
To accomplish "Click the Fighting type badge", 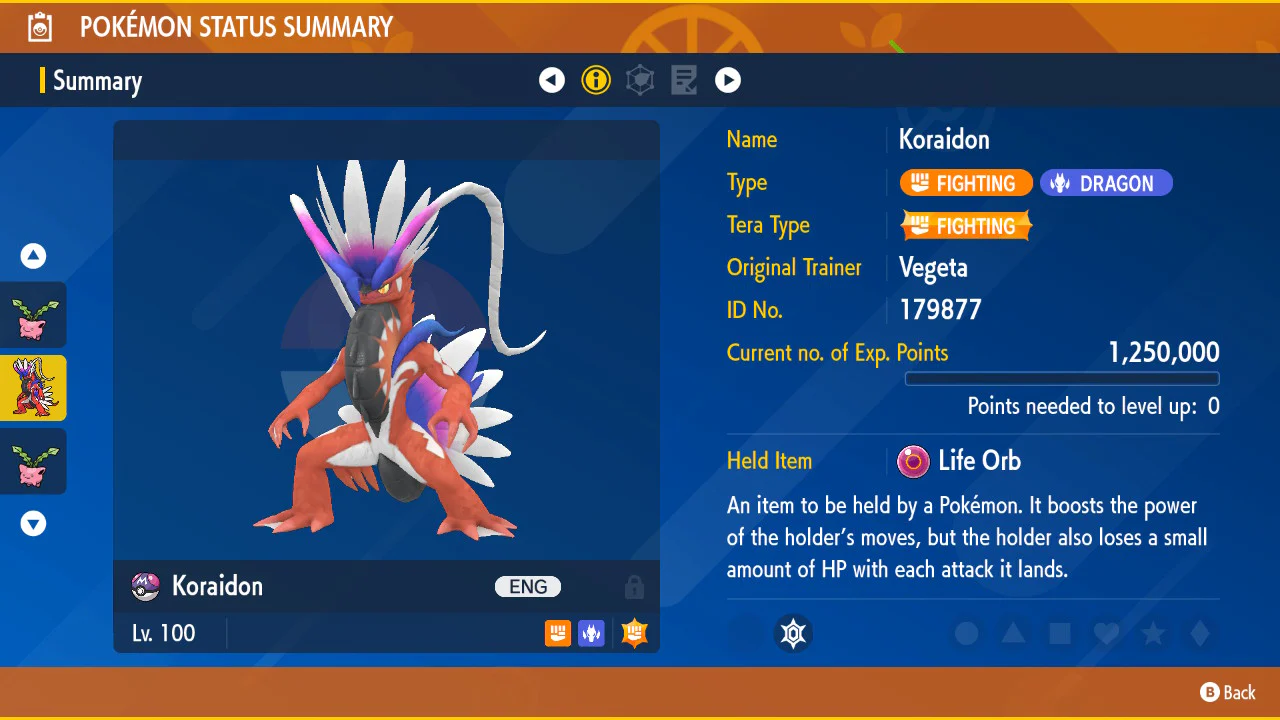I will [x=966, y=183].
